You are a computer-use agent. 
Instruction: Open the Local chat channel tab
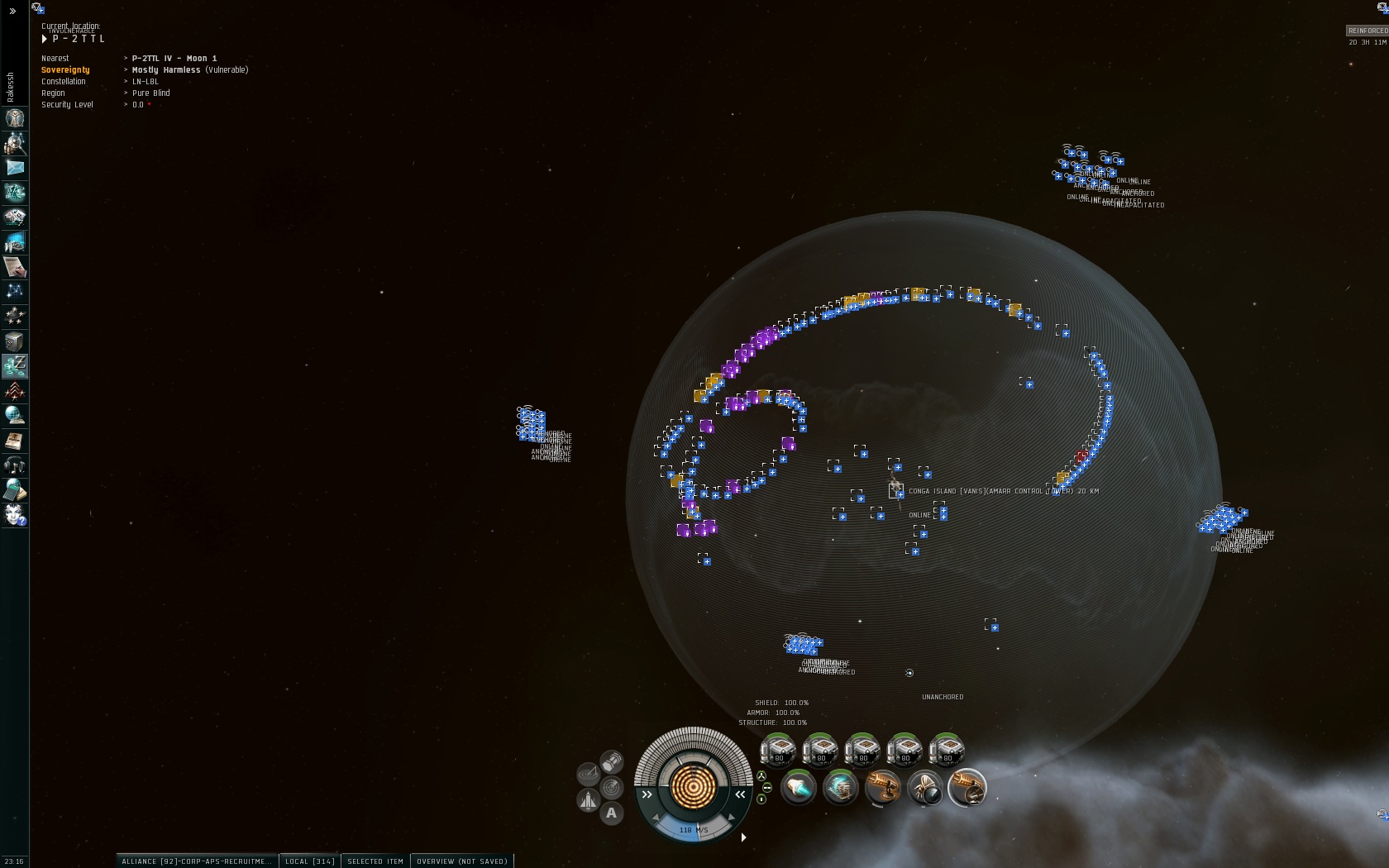point(309,861)
